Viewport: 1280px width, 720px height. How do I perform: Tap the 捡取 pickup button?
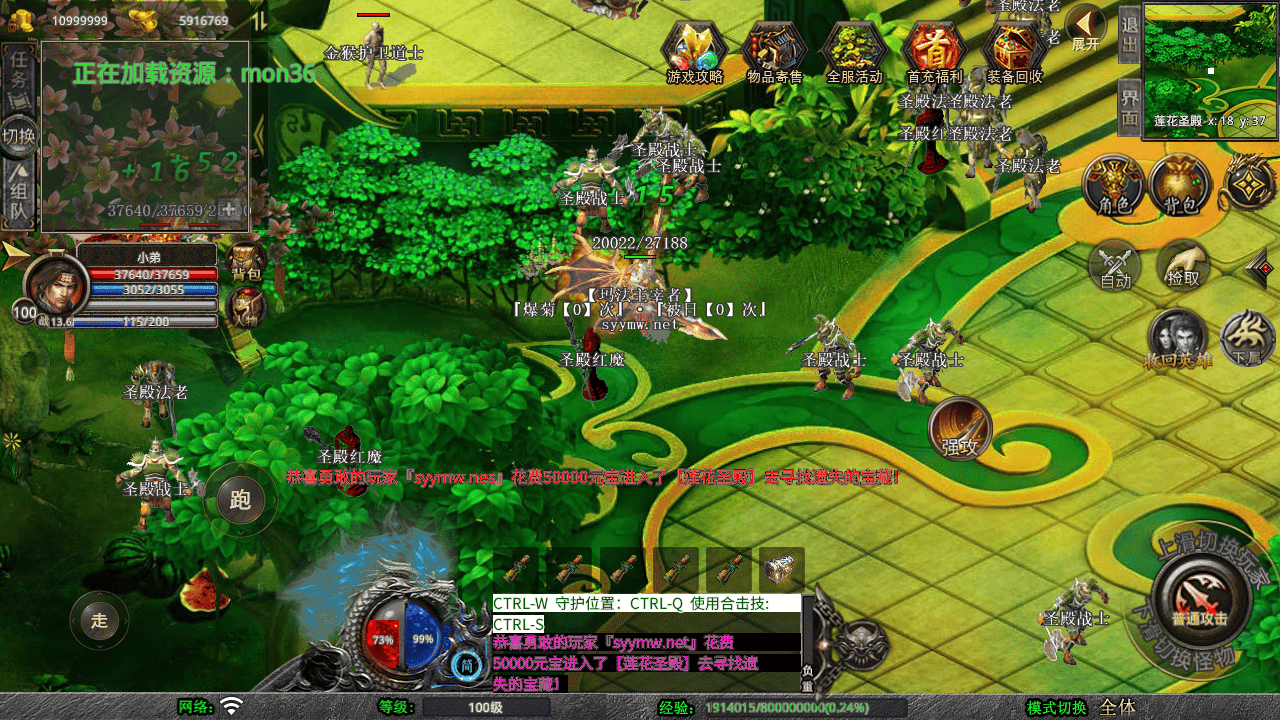point(1183,267)
